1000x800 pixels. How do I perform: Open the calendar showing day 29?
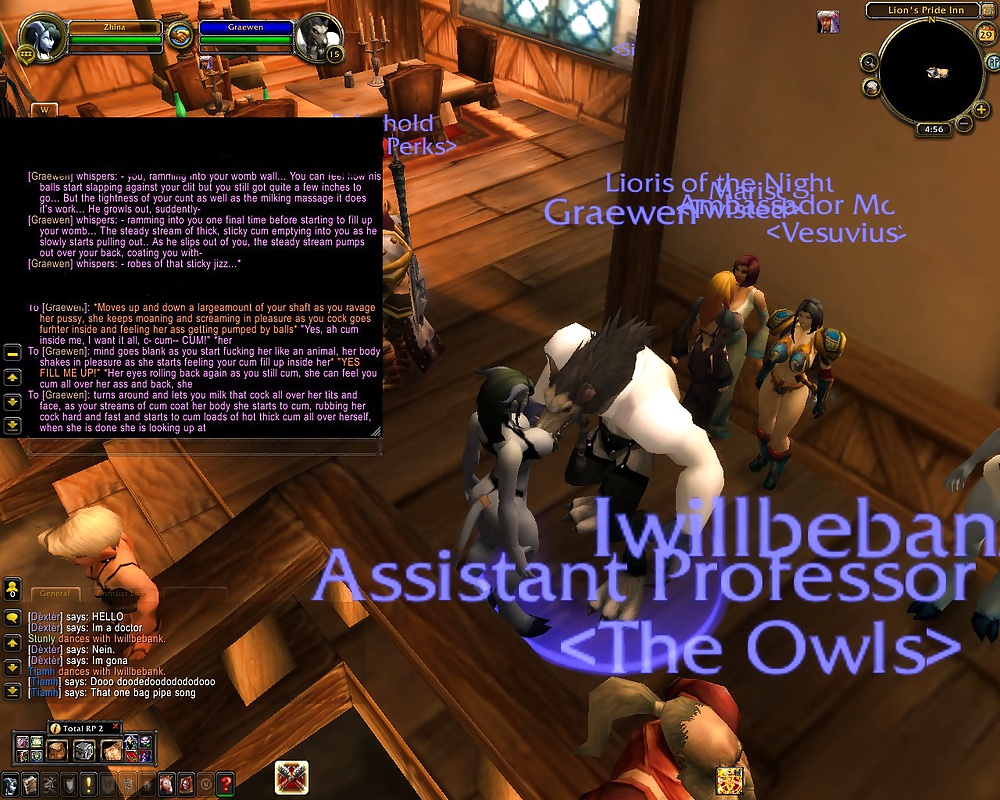click(985, 35)
